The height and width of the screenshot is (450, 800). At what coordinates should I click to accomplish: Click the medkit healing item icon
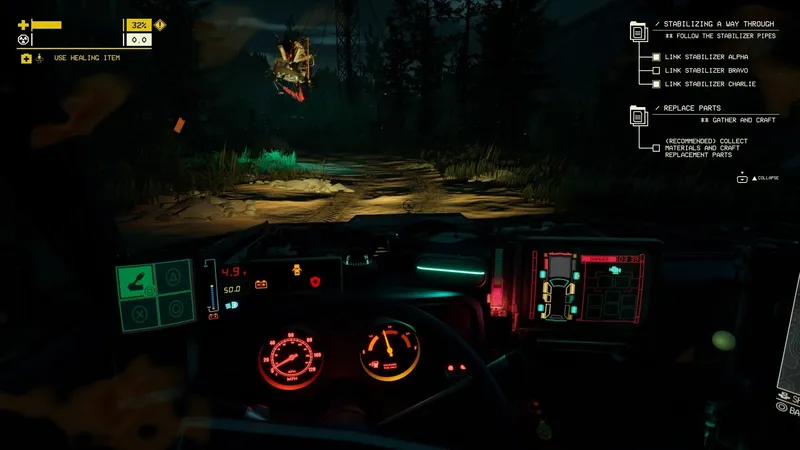[26, 58]
